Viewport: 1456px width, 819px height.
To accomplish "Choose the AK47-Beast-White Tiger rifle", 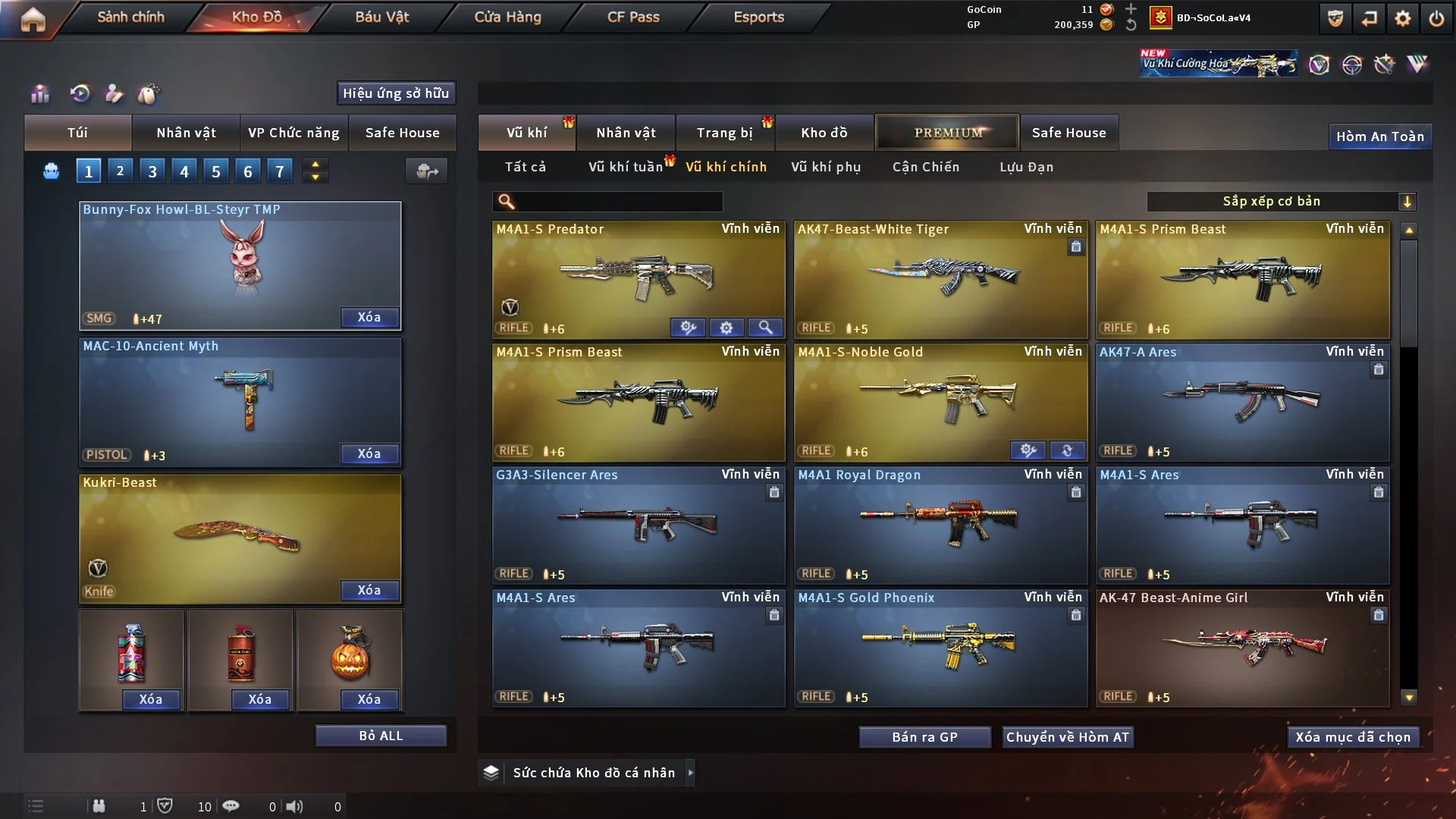I will click(x=940, y=277).
